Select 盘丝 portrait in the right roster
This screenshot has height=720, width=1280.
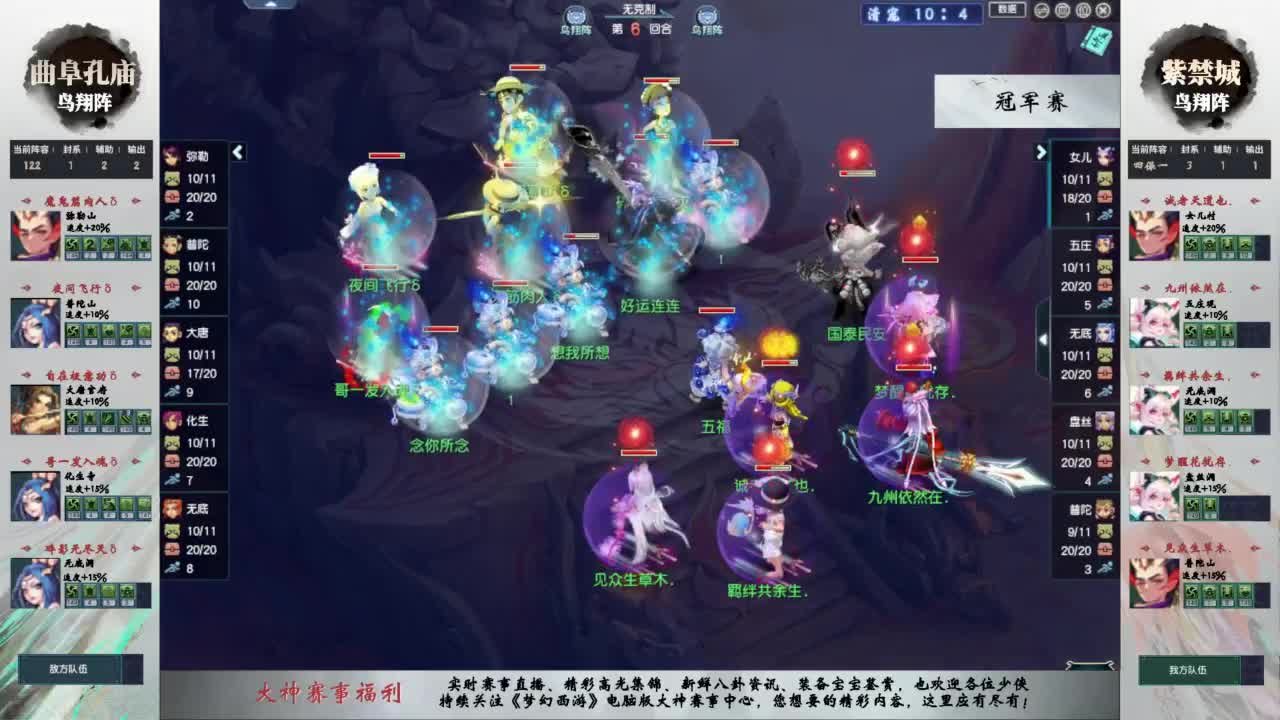pyautogui.click(x=1107, y=421)
